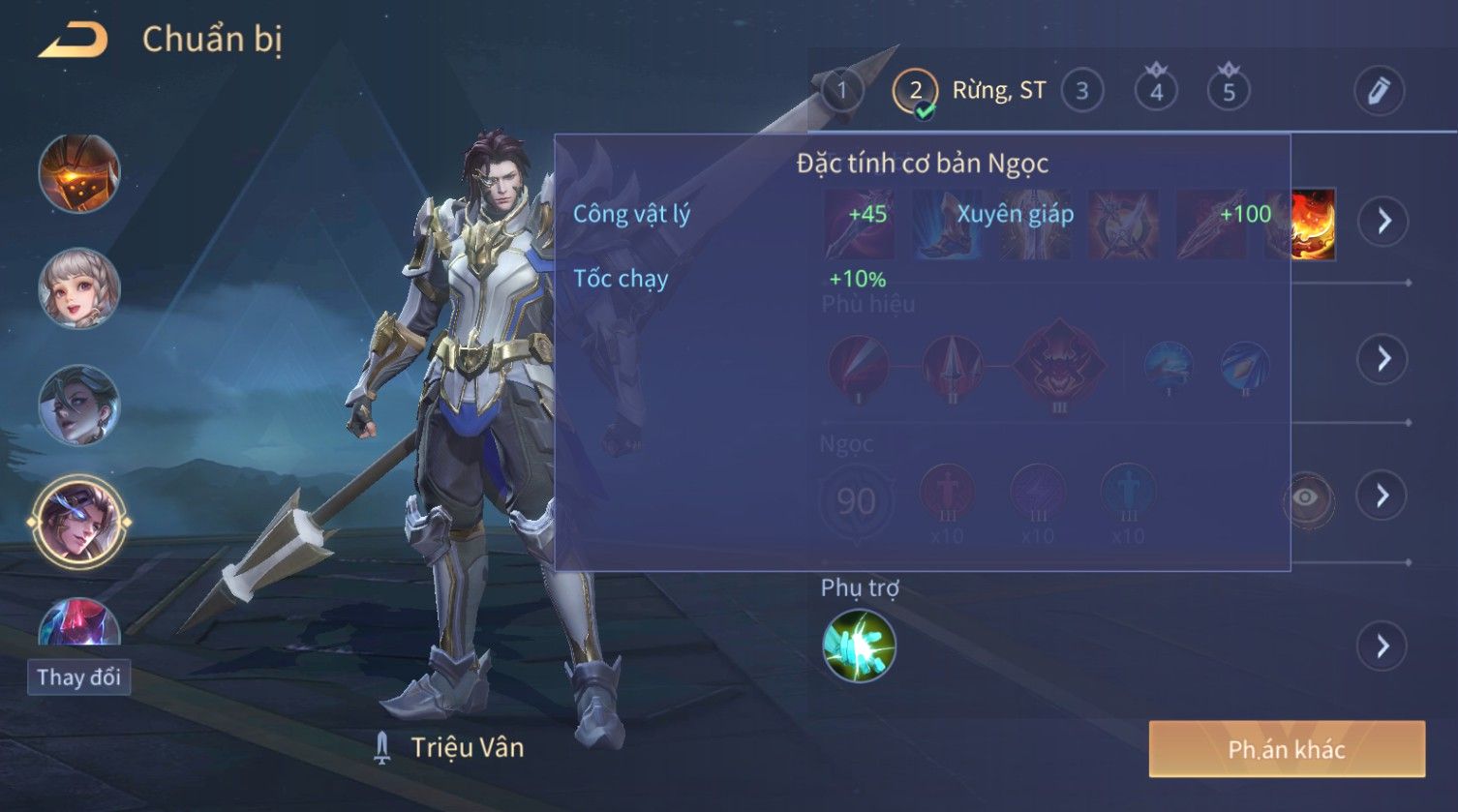Open equipment build details arrow
The width and height of the screenshot is (1458, 812).
(x=1382, y=221)
